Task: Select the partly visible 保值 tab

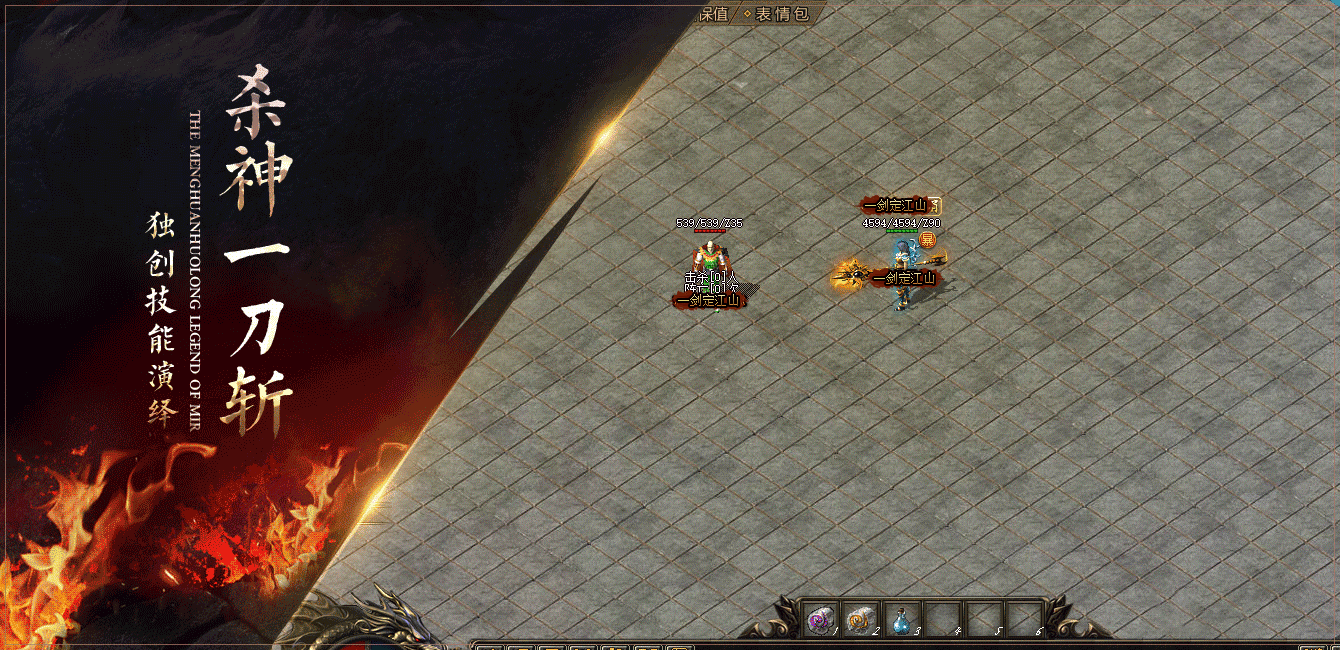Action: pos(716,14)
